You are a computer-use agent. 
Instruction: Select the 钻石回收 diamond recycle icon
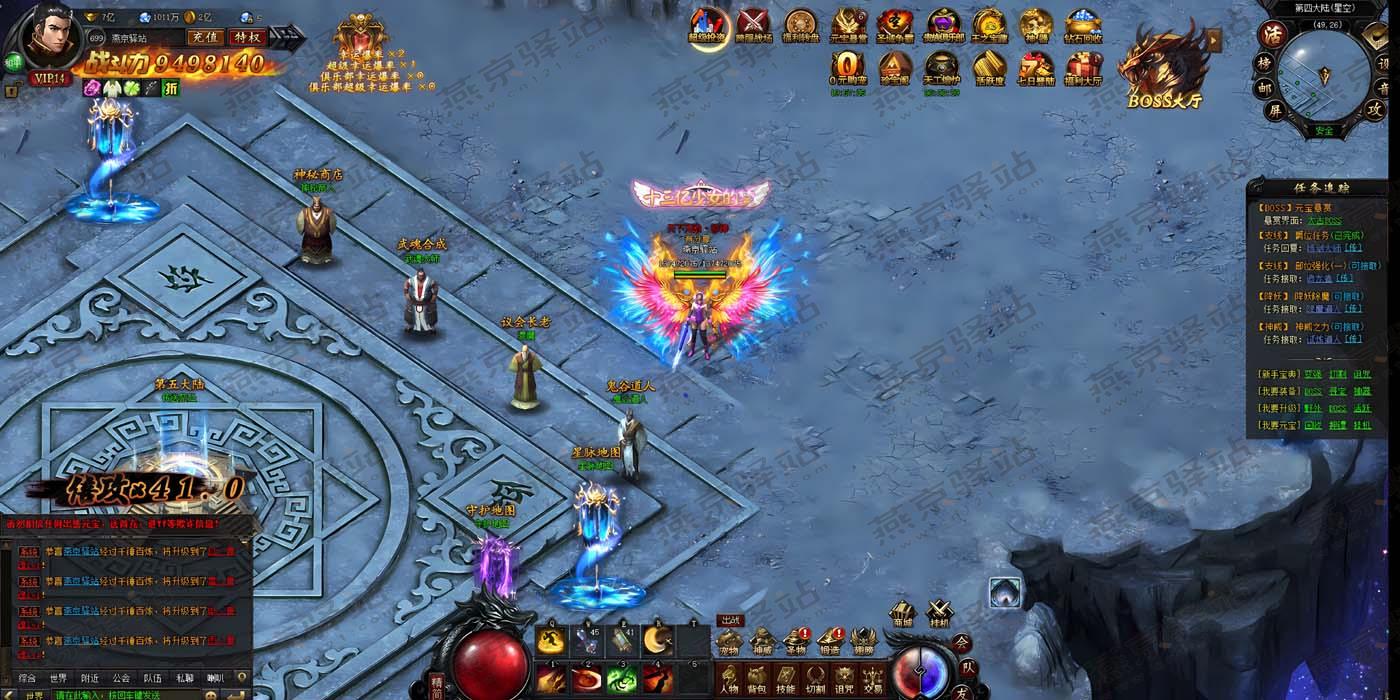(1083, 24)
